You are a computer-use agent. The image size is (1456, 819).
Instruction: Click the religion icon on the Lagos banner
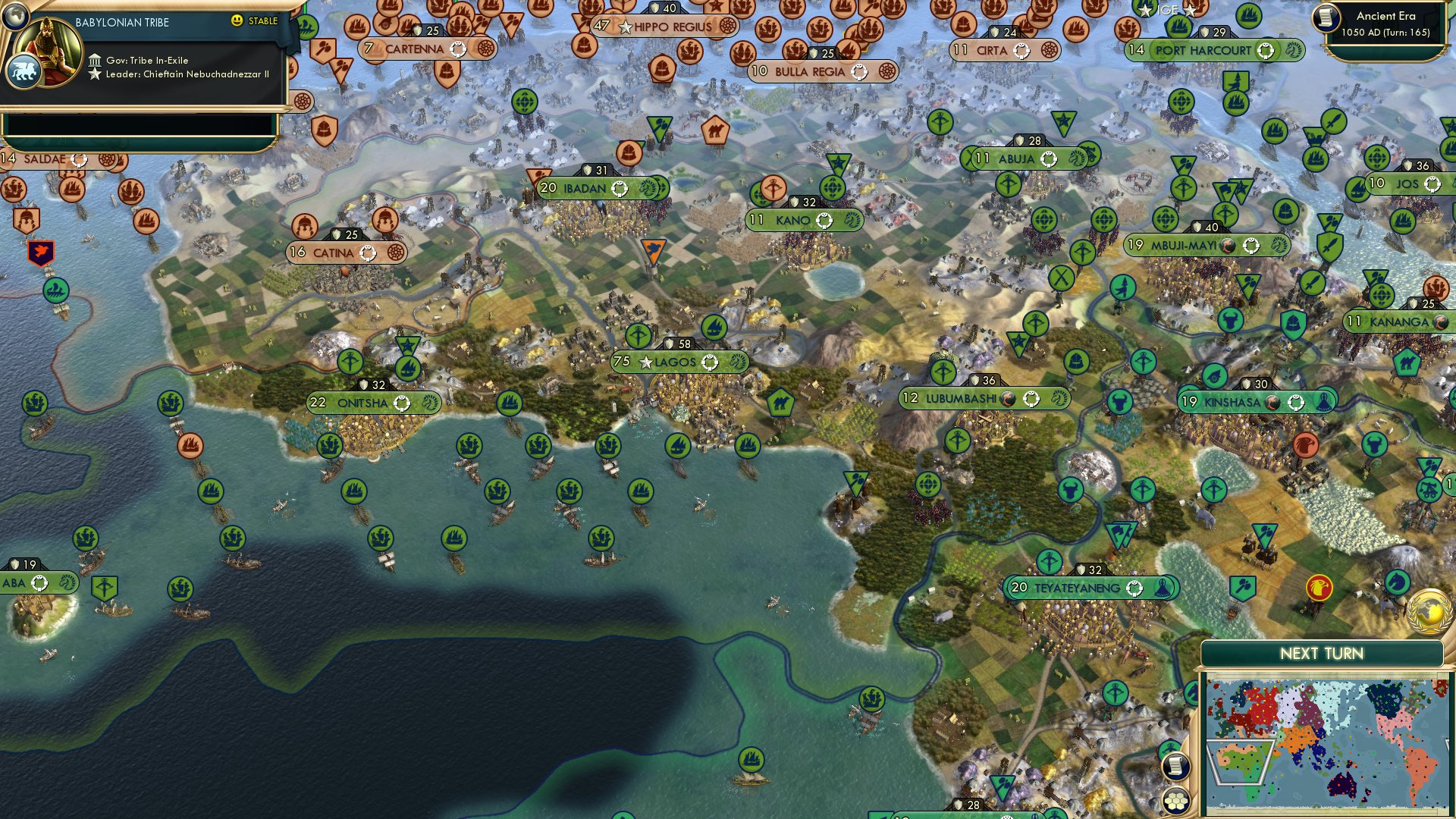point(710,363)
